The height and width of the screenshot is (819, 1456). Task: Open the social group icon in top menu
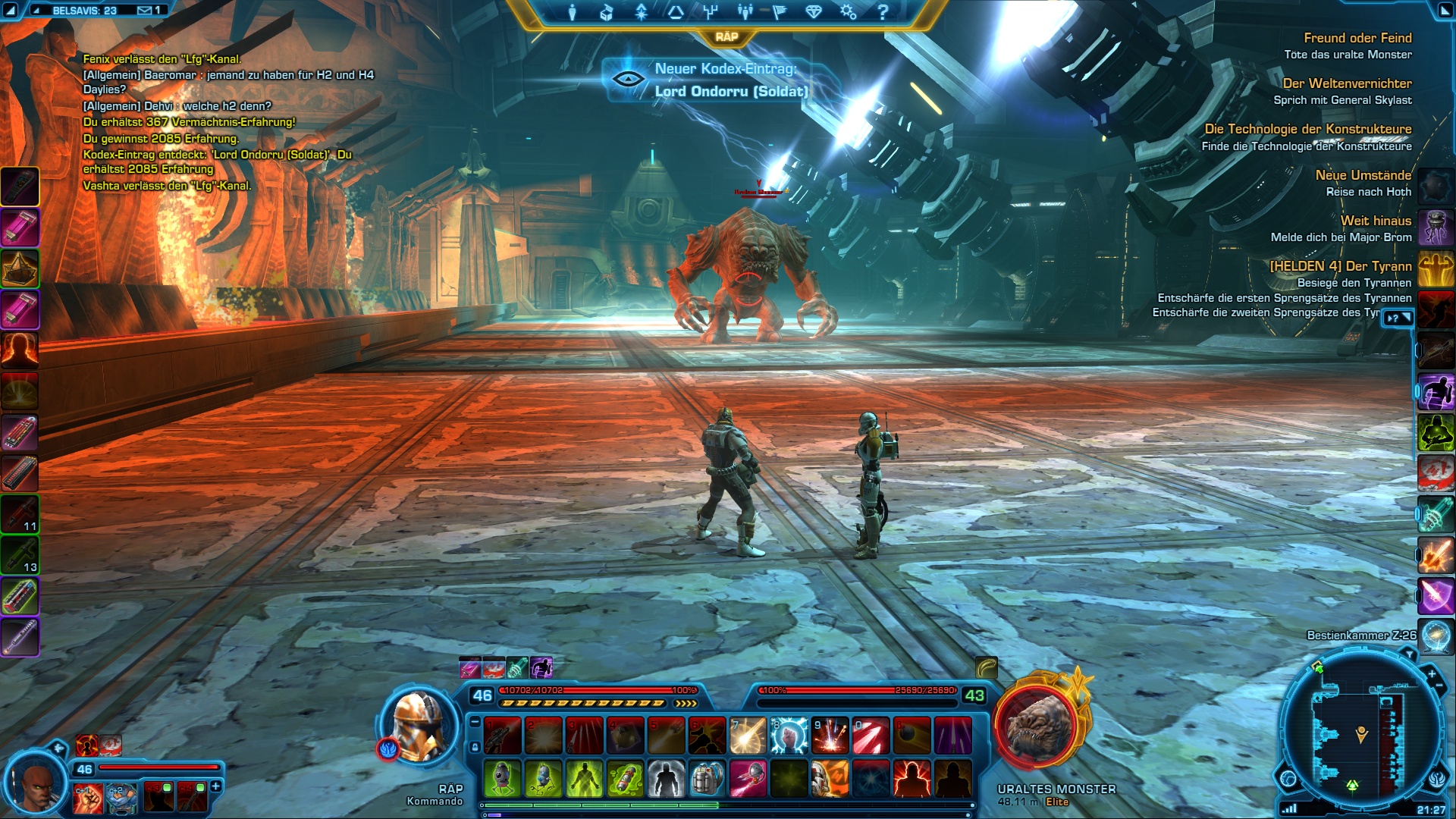[745, 12]
